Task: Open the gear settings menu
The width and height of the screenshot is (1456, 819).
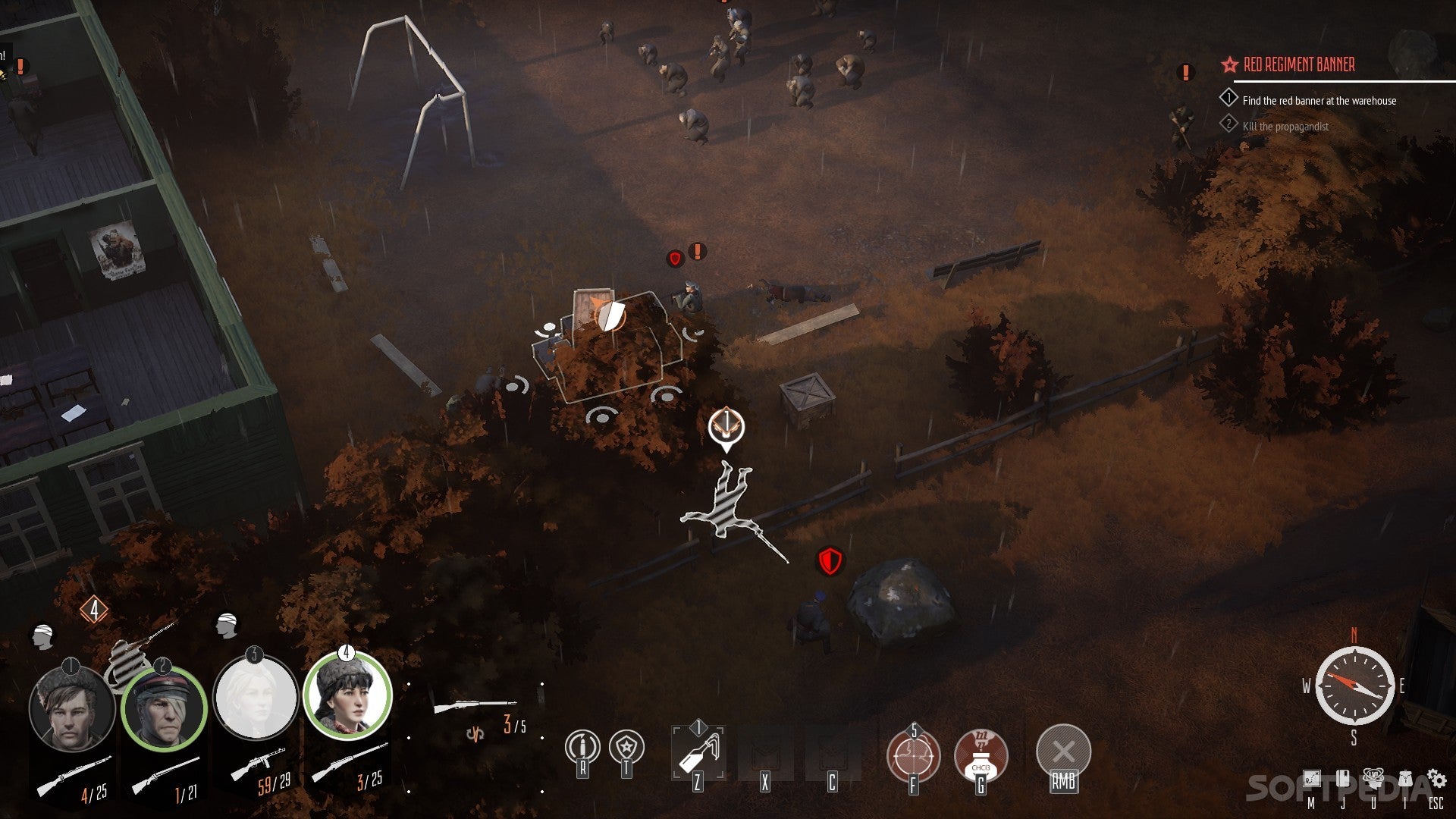Action: [1436, 779]
